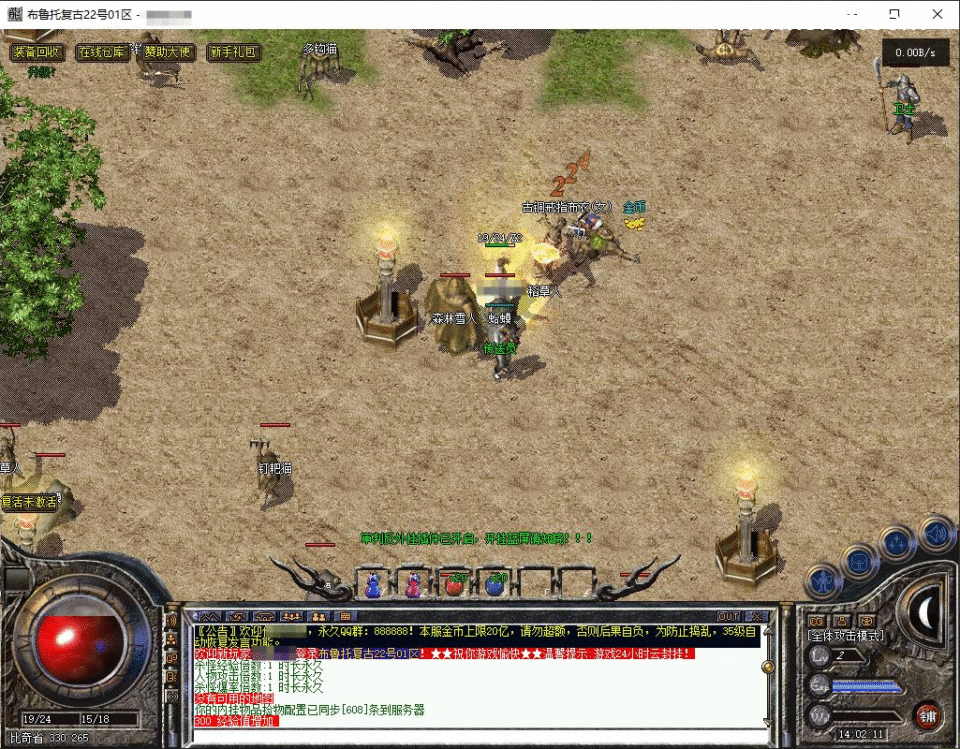Use the blue round potion belt slot
Viewport: 960px width, 749px height.
(495, 584)
